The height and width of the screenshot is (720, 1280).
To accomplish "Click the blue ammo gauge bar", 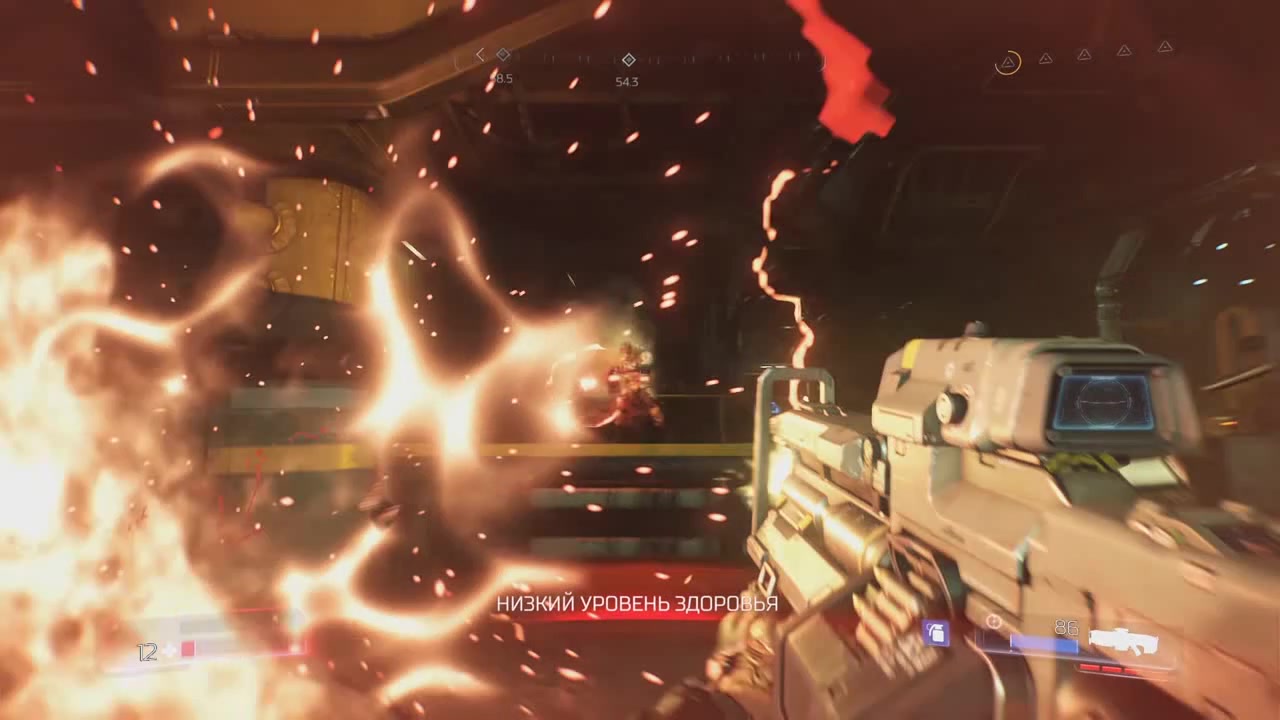I will pyautogui.click(x=1030, y=645).
